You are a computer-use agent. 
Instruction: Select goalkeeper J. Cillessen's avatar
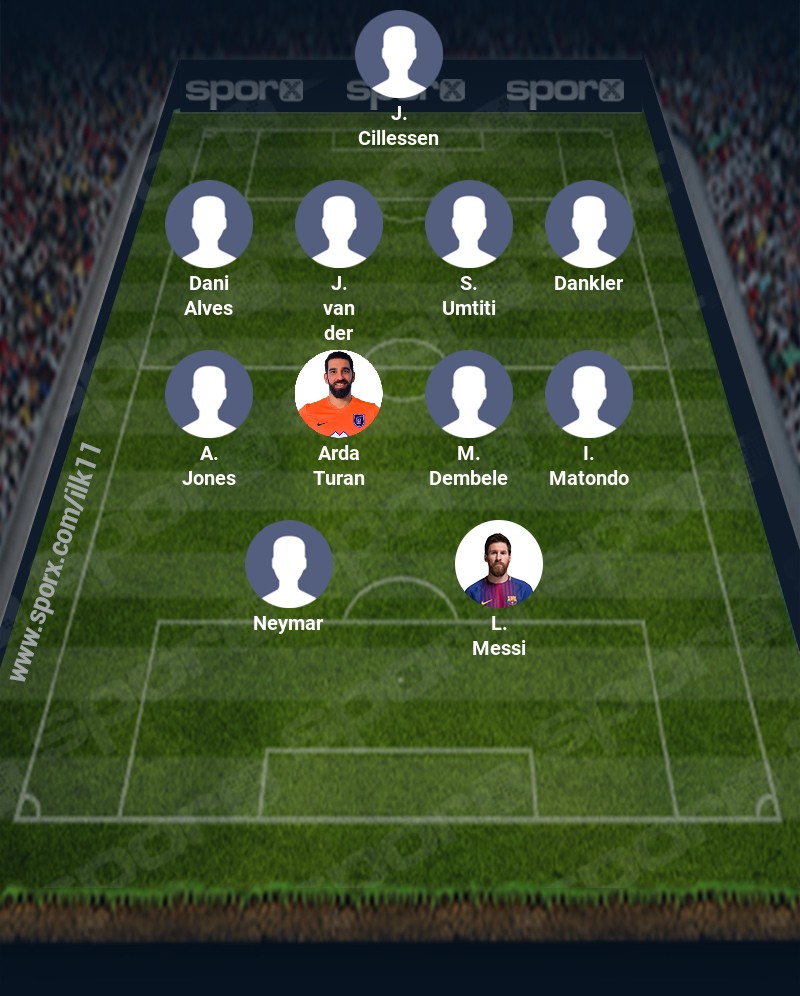click(399, 54)
